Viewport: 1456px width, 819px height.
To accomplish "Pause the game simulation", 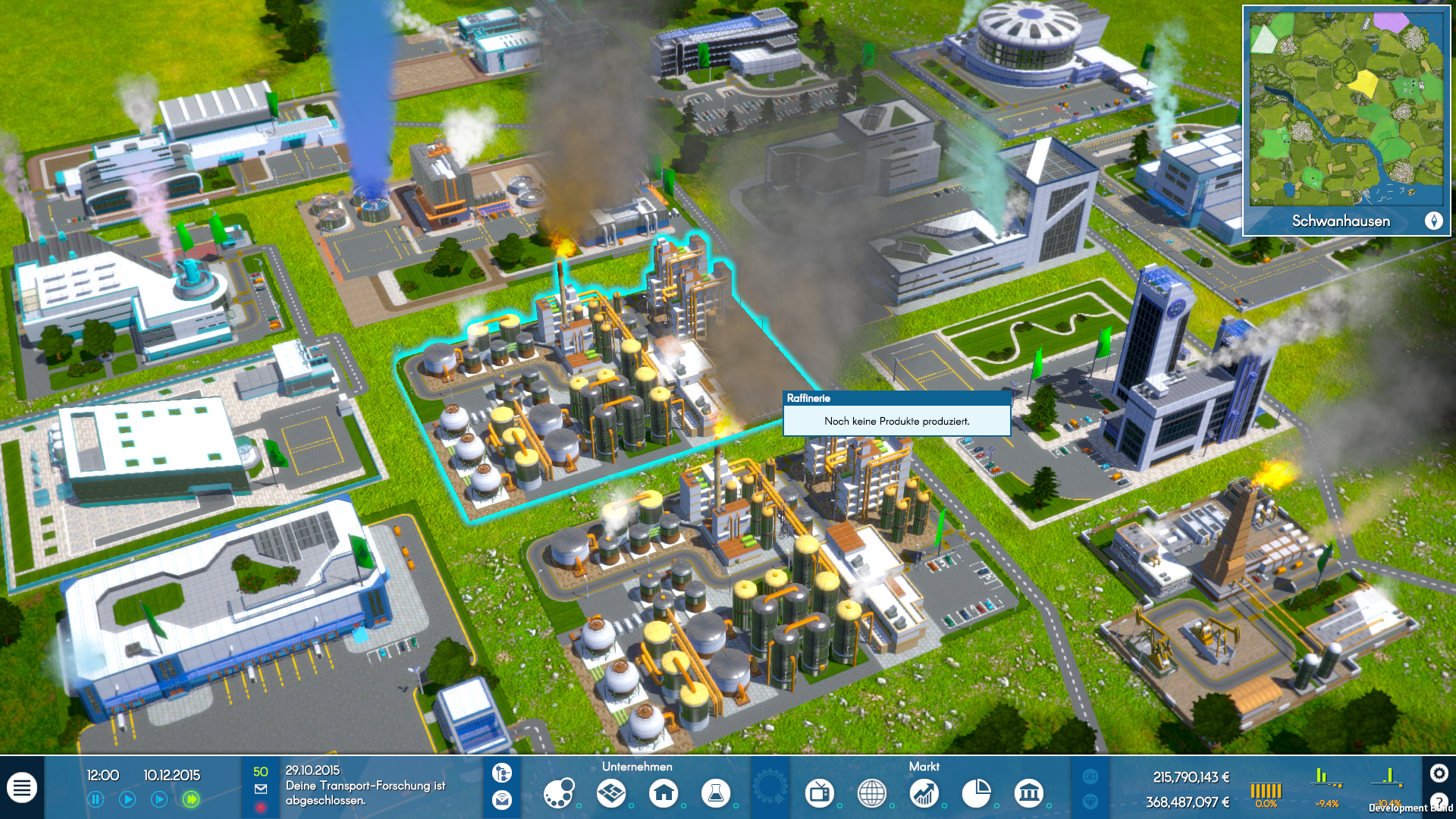I will point(96,799).
